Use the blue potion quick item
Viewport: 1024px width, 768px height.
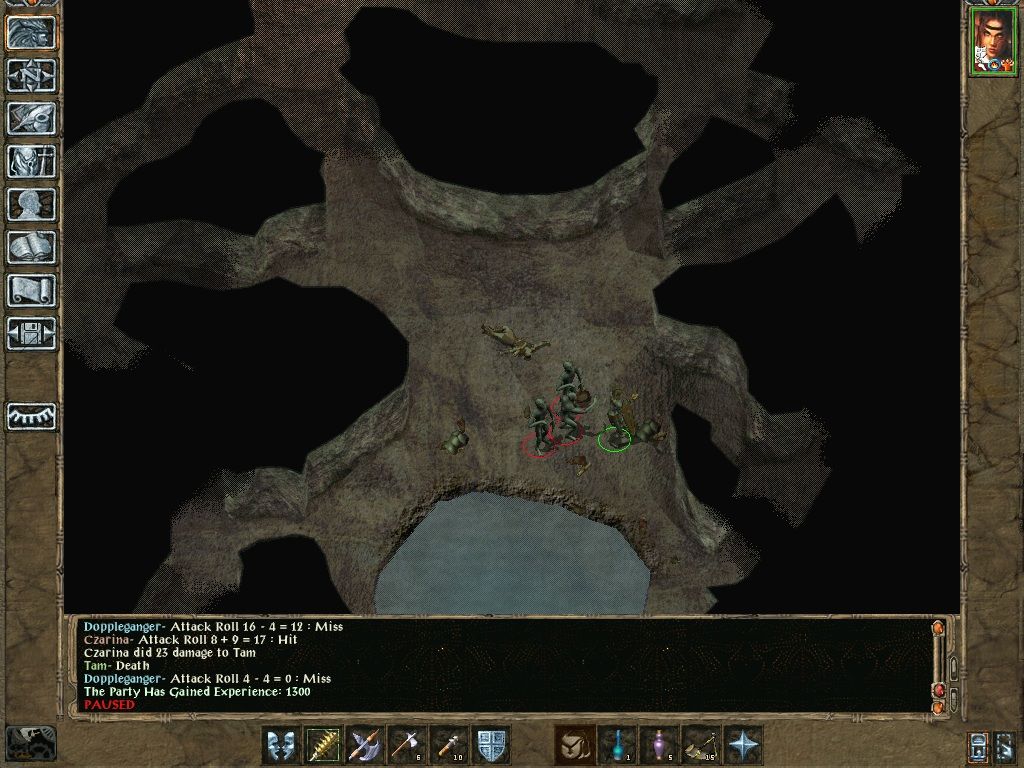click(618, 745)
